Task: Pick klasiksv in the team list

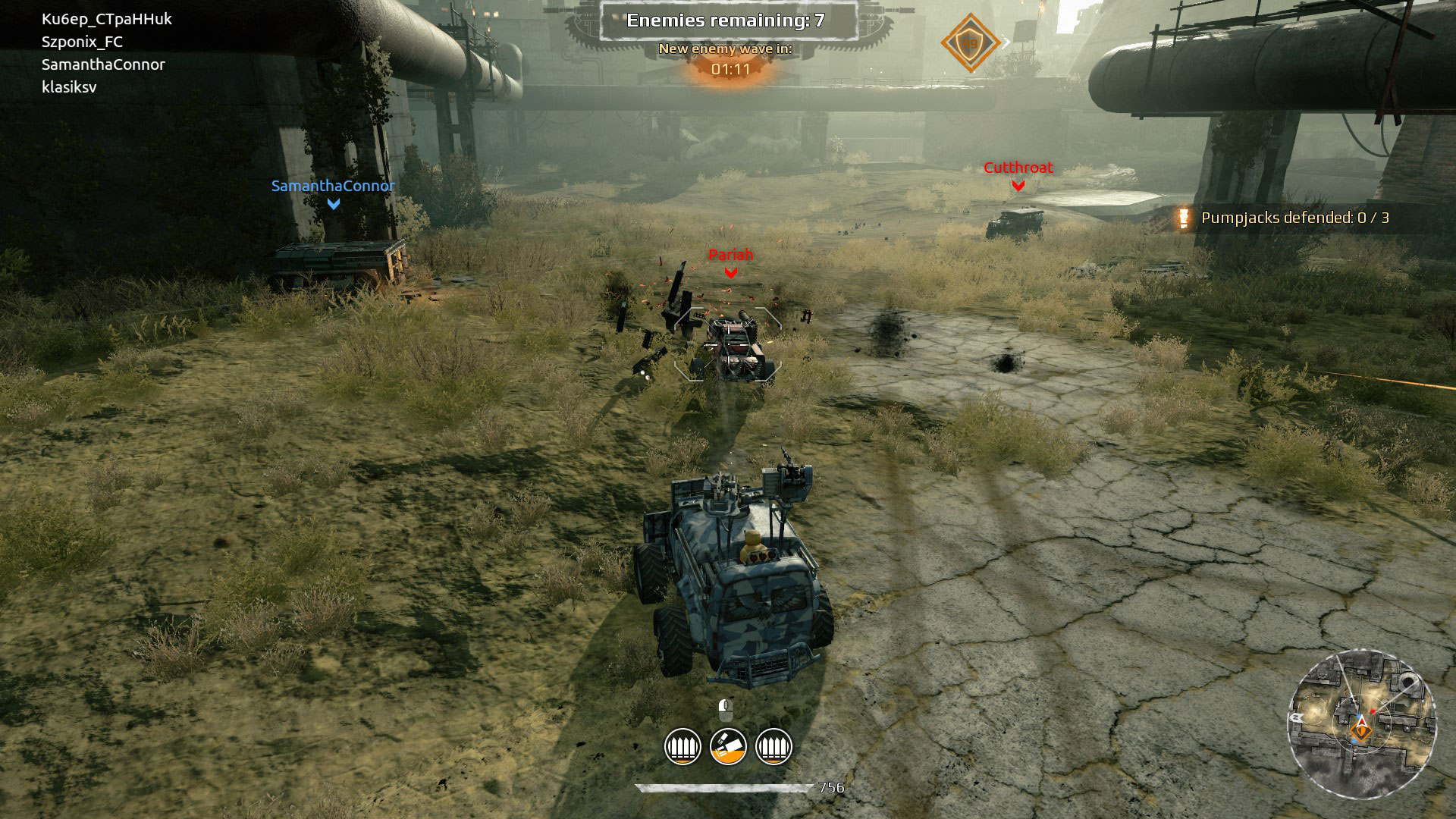Action: coord(69,87)
